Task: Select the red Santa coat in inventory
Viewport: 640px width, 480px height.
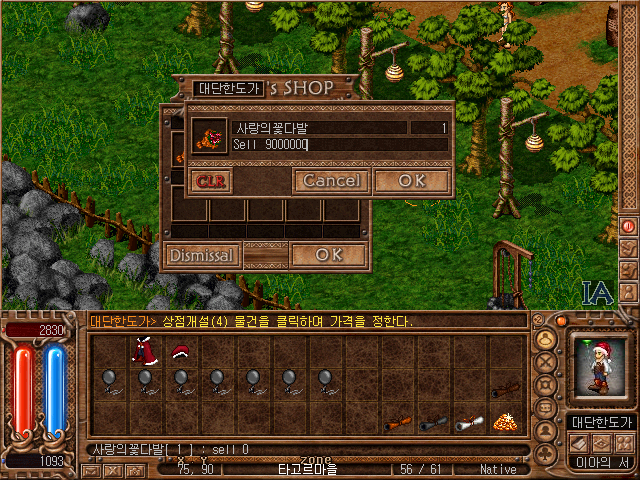Action: point(141,351)
